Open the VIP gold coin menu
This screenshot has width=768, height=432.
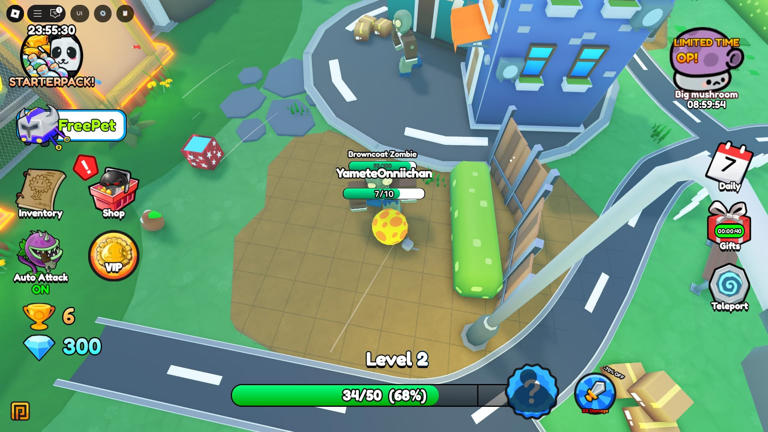(113, 256)
